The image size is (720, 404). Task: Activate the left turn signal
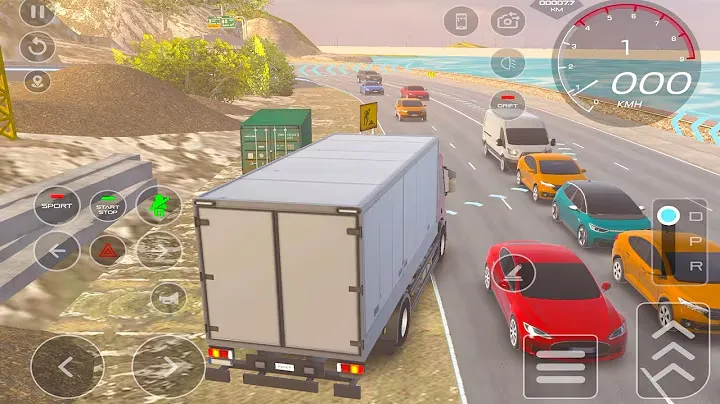(57, 250)
